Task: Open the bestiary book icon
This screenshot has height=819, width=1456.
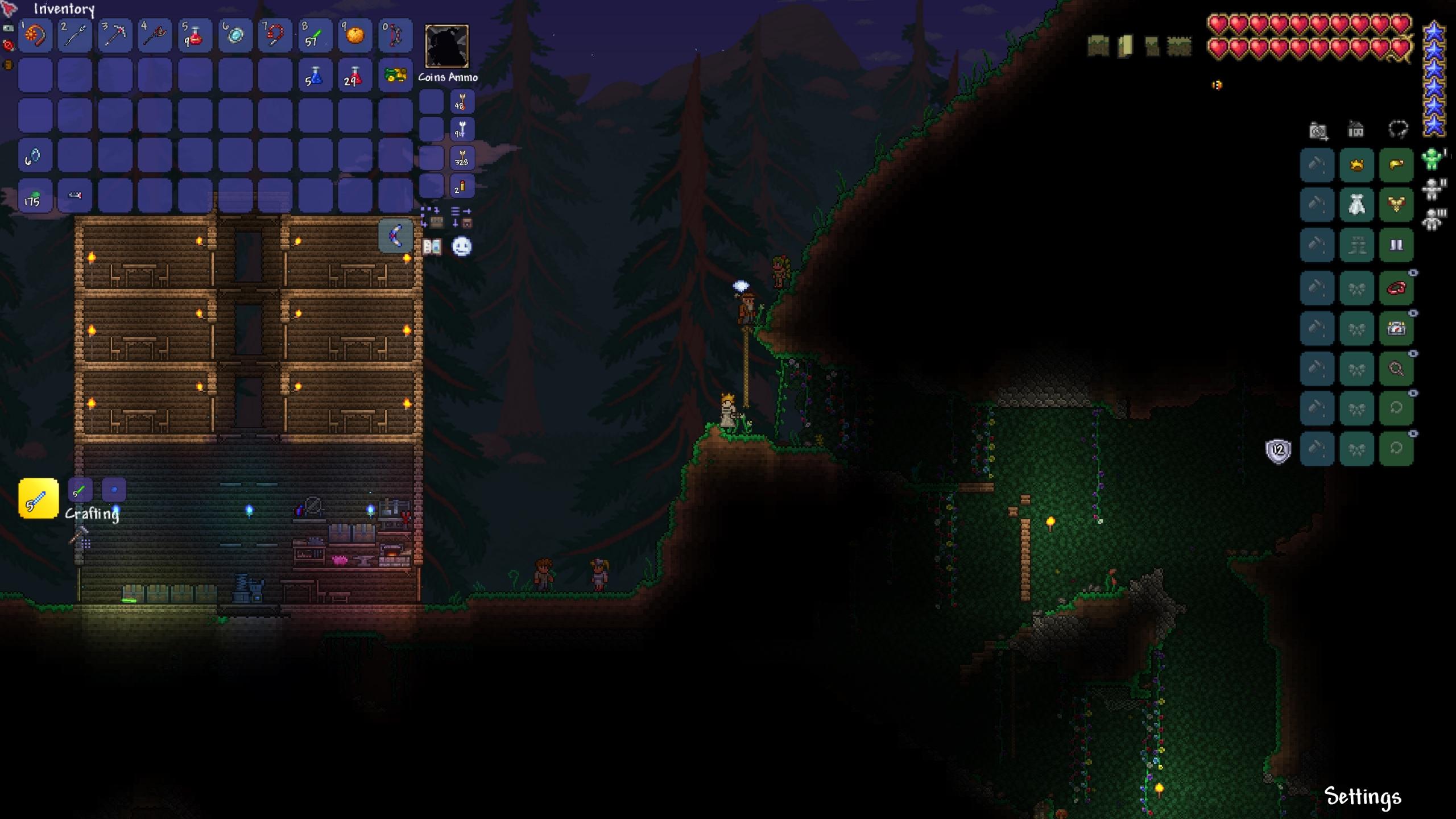Action: point(432,246)
